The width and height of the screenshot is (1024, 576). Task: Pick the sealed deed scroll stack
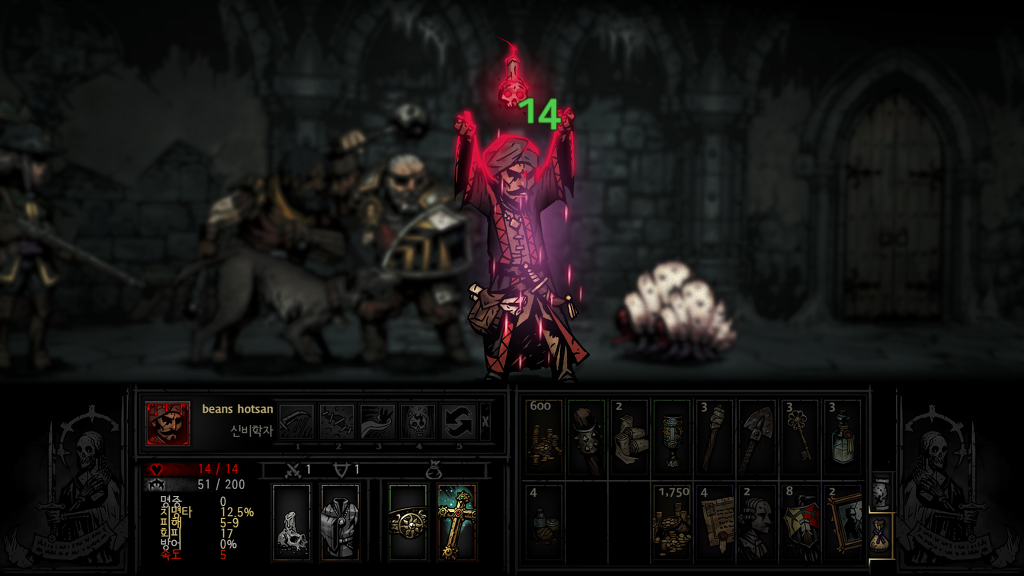point(714,521)
